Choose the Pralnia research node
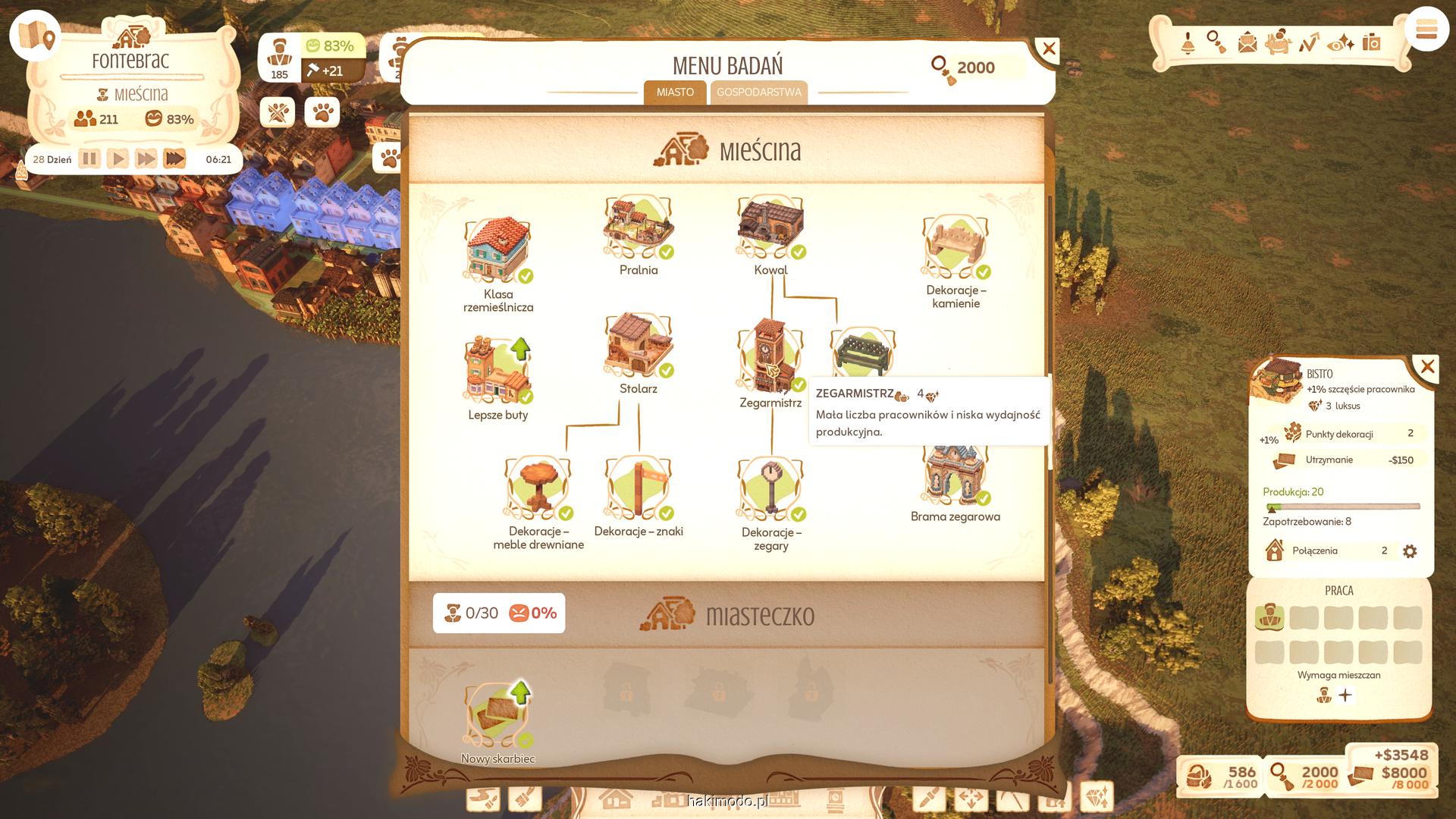 (x=638, y=227)
